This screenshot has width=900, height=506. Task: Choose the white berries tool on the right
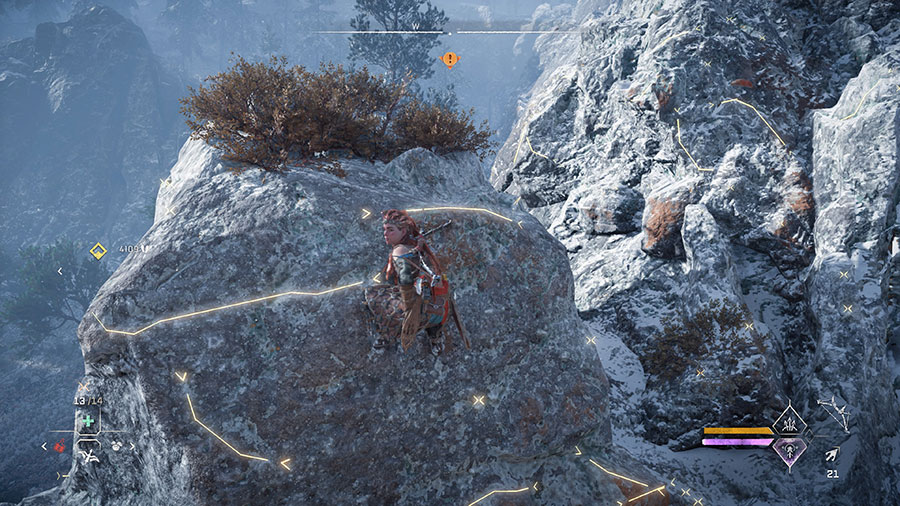point(117,446)
